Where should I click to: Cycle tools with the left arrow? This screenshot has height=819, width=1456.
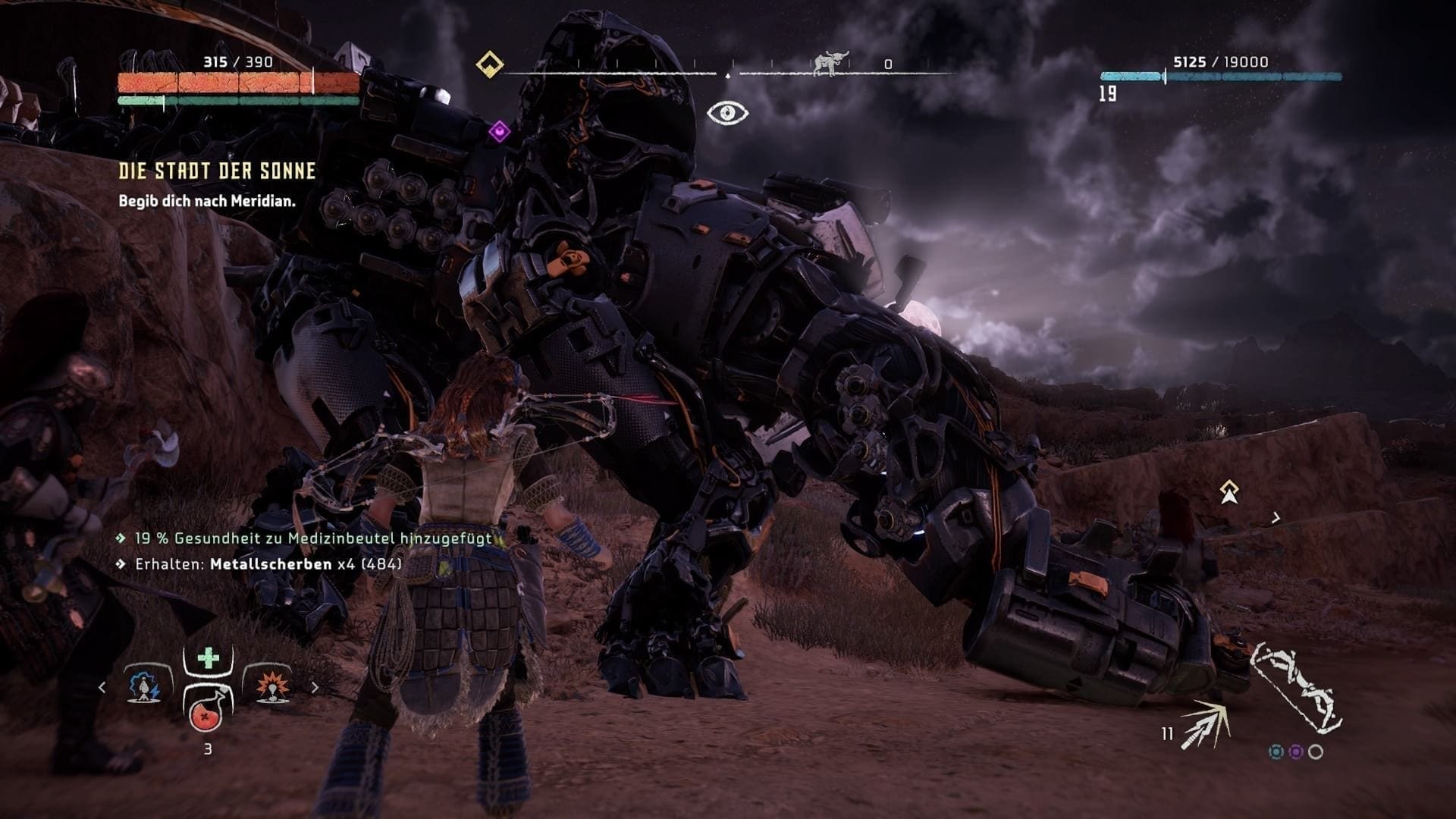(x=102, y=687)
